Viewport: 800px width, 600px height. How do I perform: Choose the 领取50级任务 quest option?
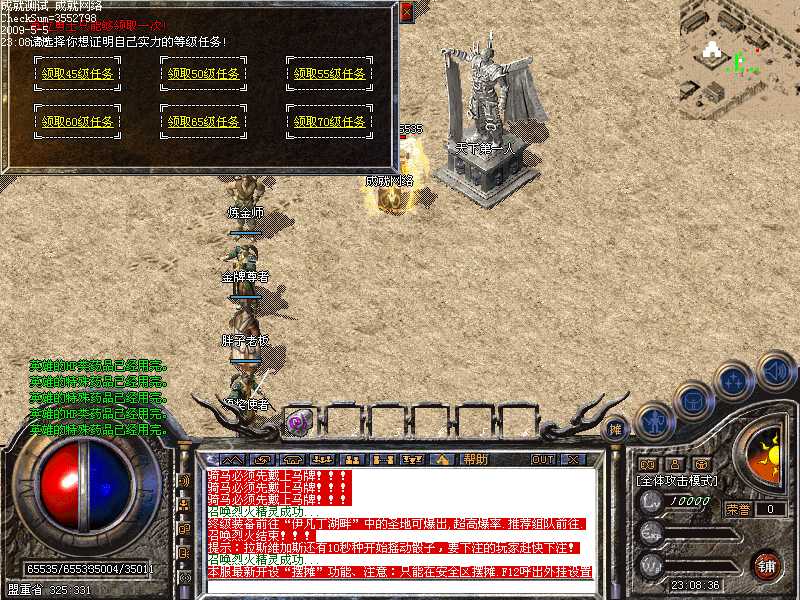coord(202,73)
